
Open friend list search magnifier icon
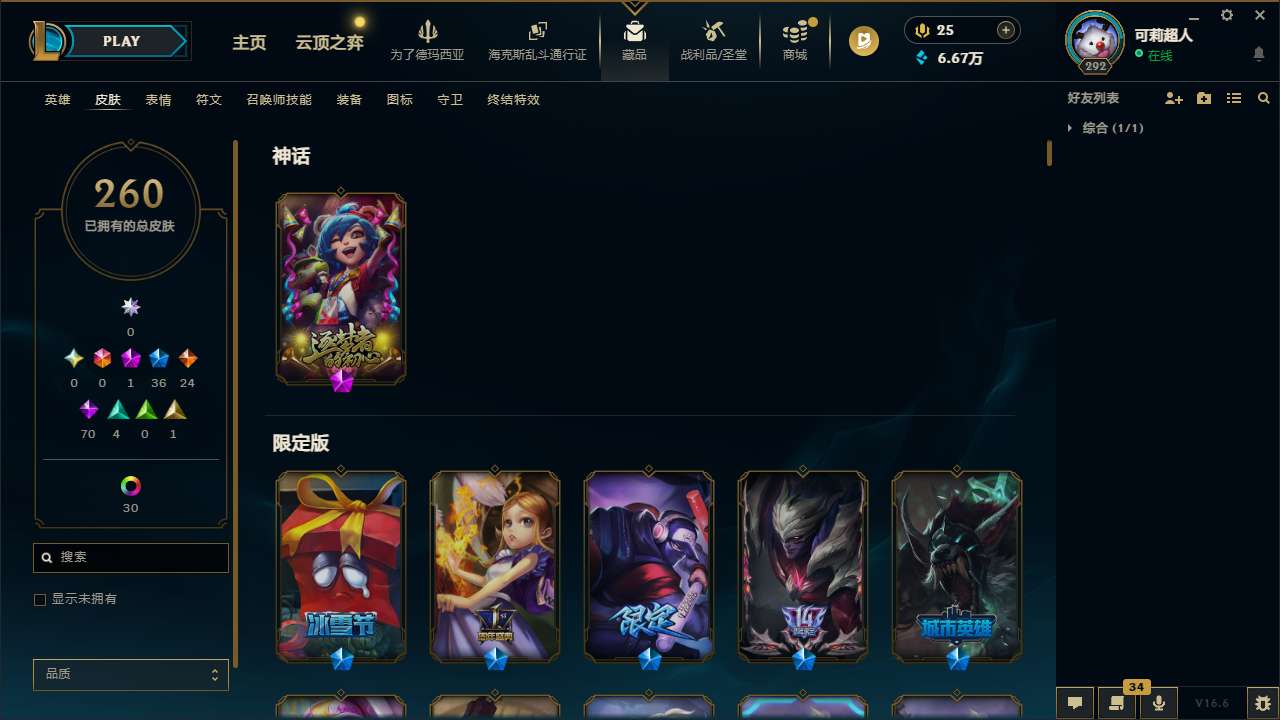click(1264, 97)
